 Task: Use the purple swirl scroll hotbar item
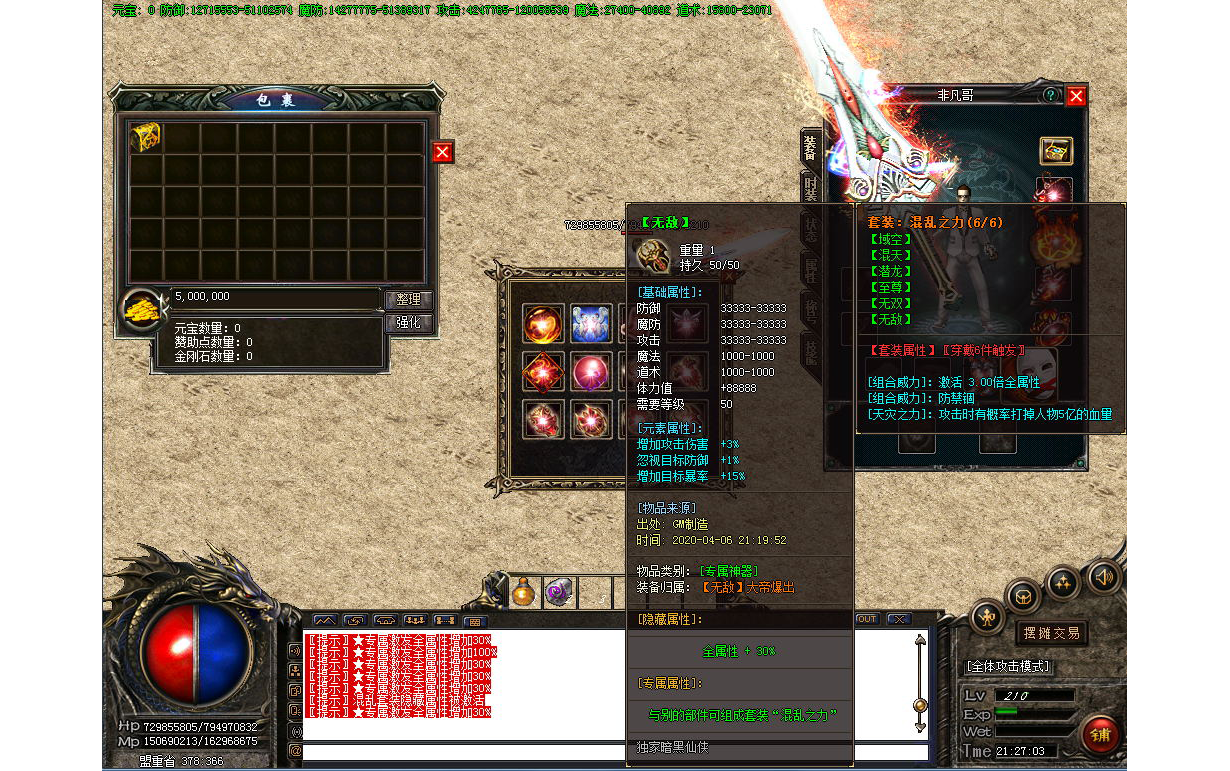pyautogui.click(x=557, y=592)
